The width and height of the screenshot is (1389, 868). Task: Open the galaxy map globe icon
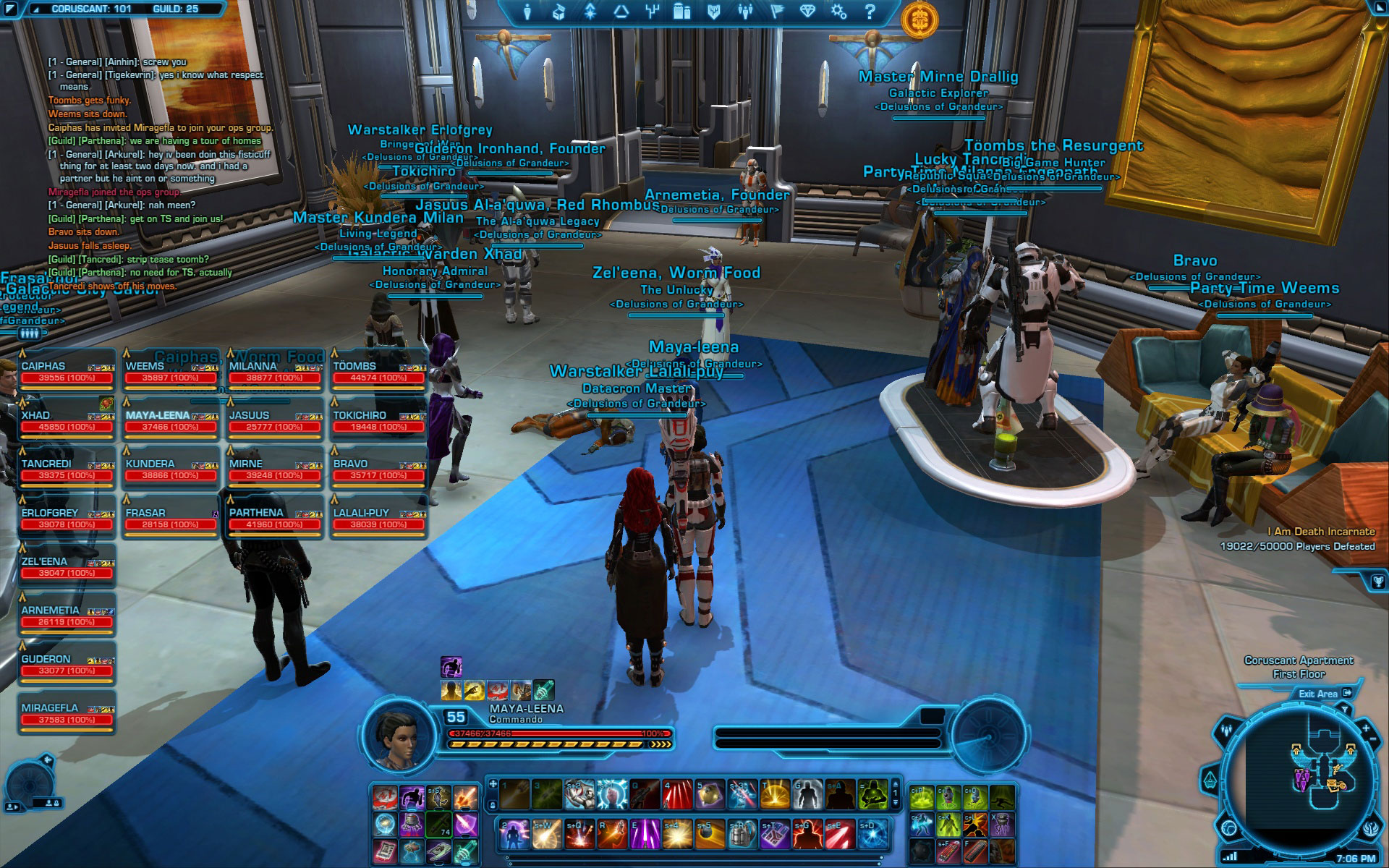(x=1229, y=827)
